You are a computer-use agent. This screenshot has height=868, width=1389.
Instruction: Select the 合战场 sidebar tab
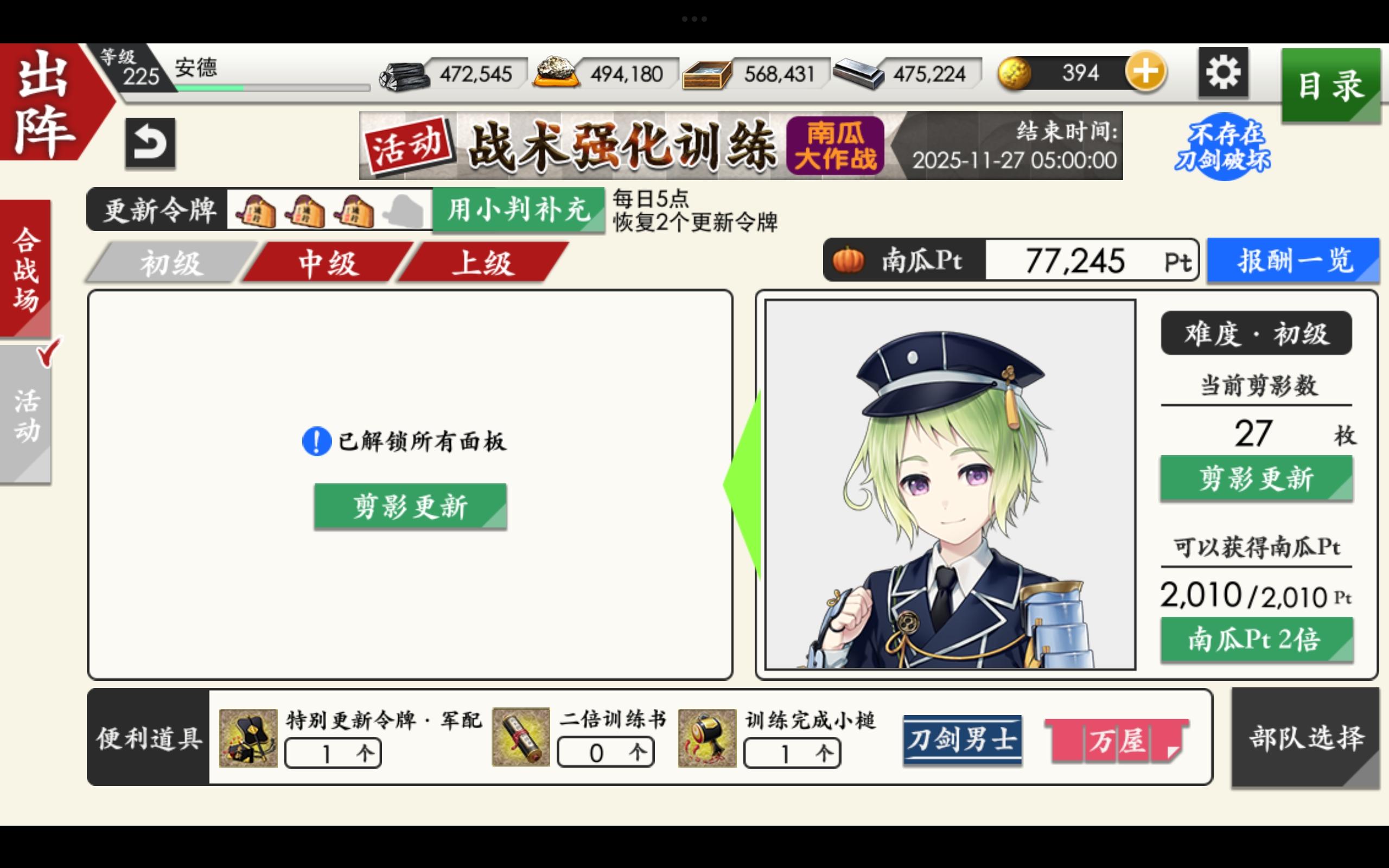pyautogui.click(x=26, y=270)
